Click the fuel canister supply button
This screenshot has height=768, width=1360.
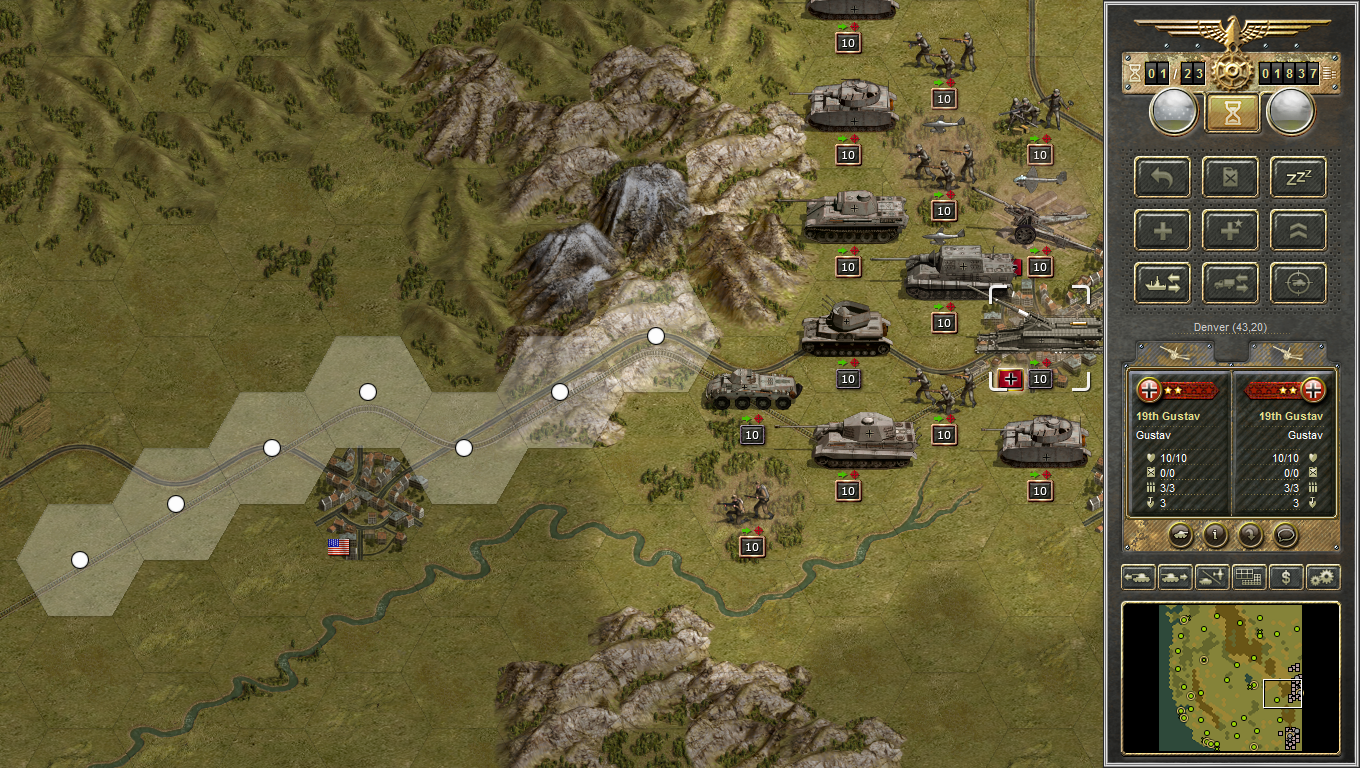(x=1230, y=177)
